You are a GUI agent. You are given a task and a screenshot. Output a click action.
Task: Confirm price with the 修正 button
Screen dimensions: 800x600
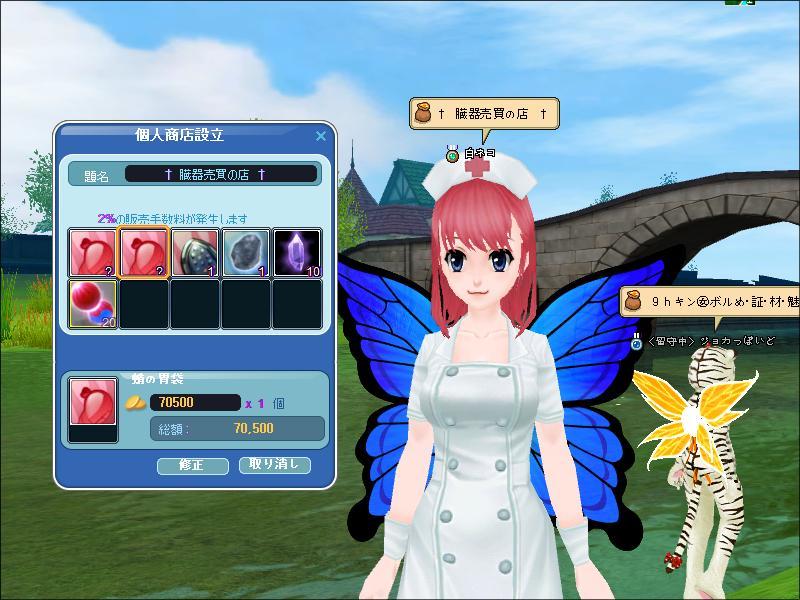190,465
